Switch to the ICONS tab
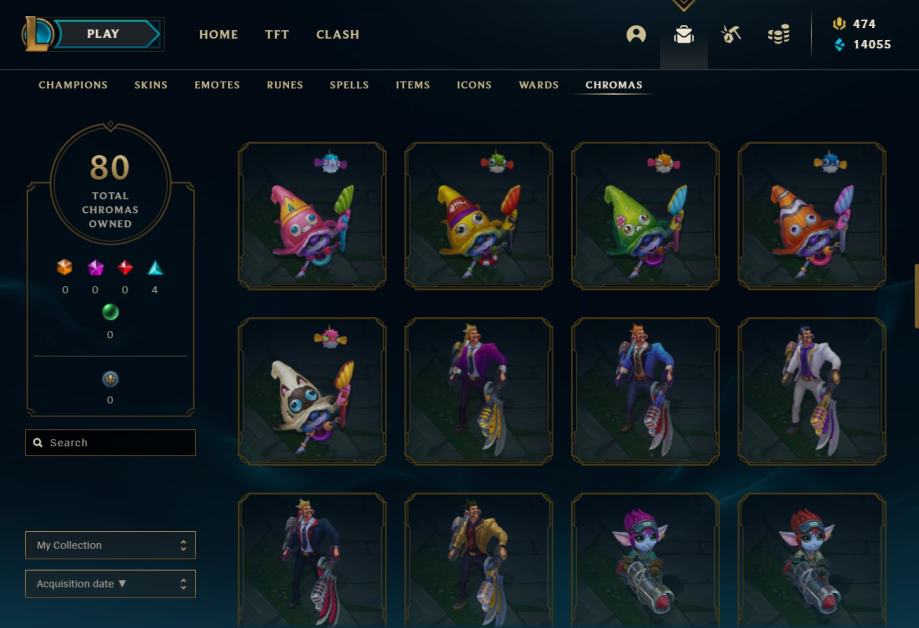 click(474, 85)
